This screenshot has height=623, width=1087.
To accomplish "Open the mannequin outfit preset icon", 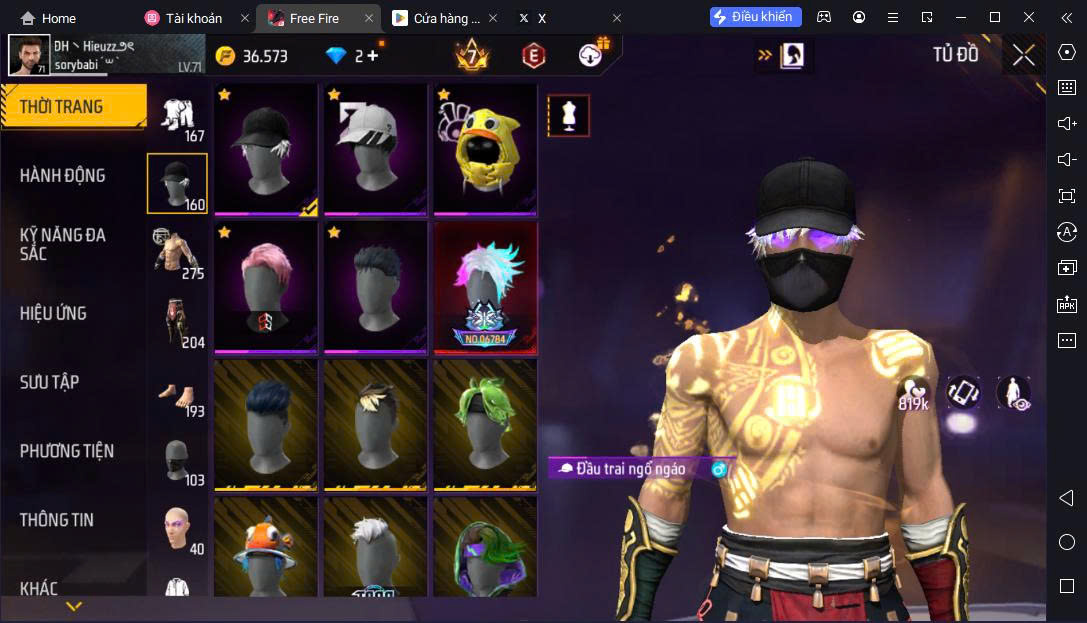I will tap(568, 116).
